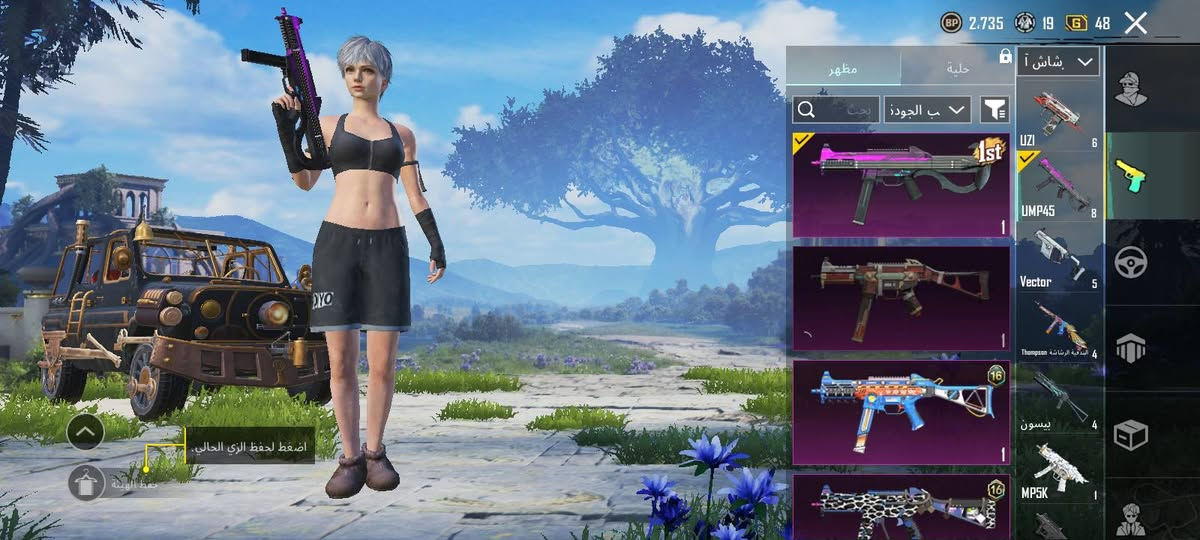1200x540 pixels.
Task: Open the weapon type dropdown above UZI
Action: [1058, 62]
